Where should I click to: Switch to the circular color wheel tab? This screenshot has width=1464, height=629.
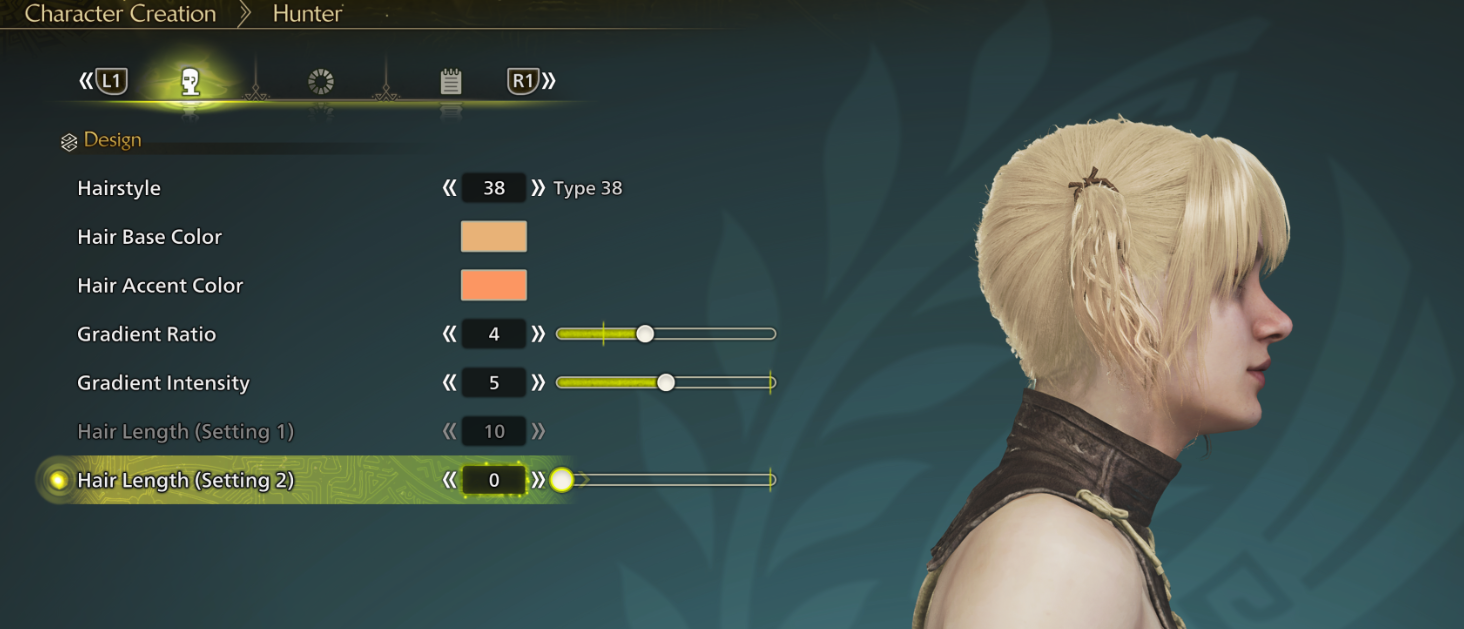click(x=321, y=82)
